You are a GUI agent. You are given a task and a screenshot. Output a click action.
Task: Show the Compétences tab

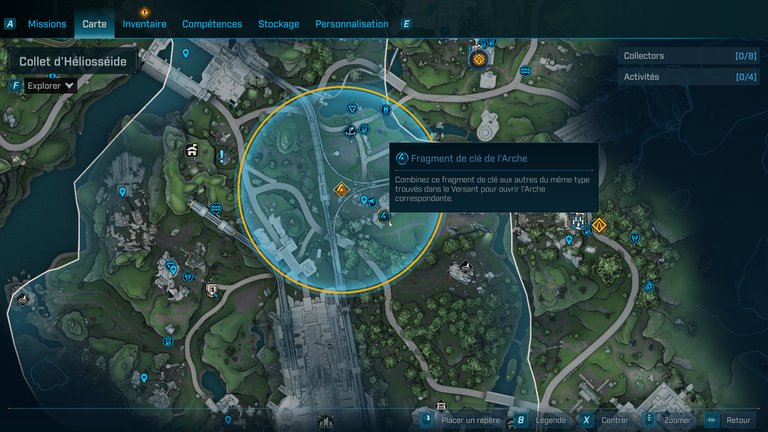point(212,24)
